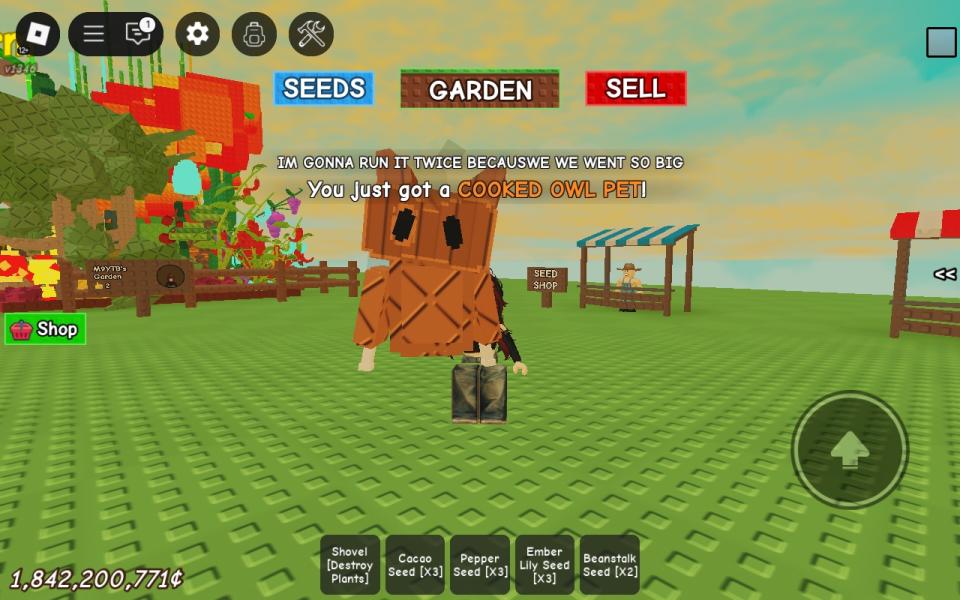Go to your GARDEN

pyautogui.click(x=480, y=89)
